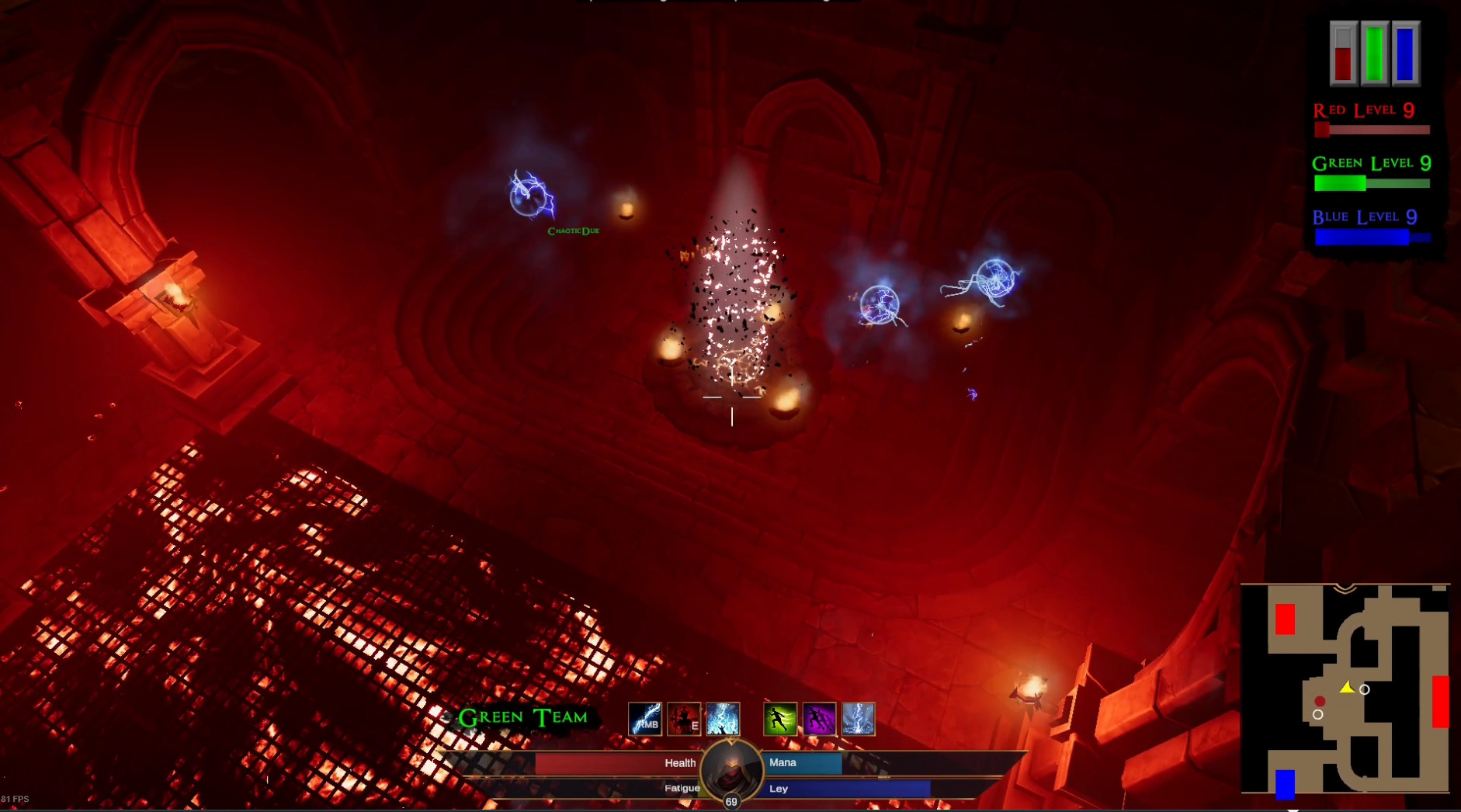Click the level 69 badge below the portrait
The width and height of the screenshot is (1461, 812).
tap(730, 803)
